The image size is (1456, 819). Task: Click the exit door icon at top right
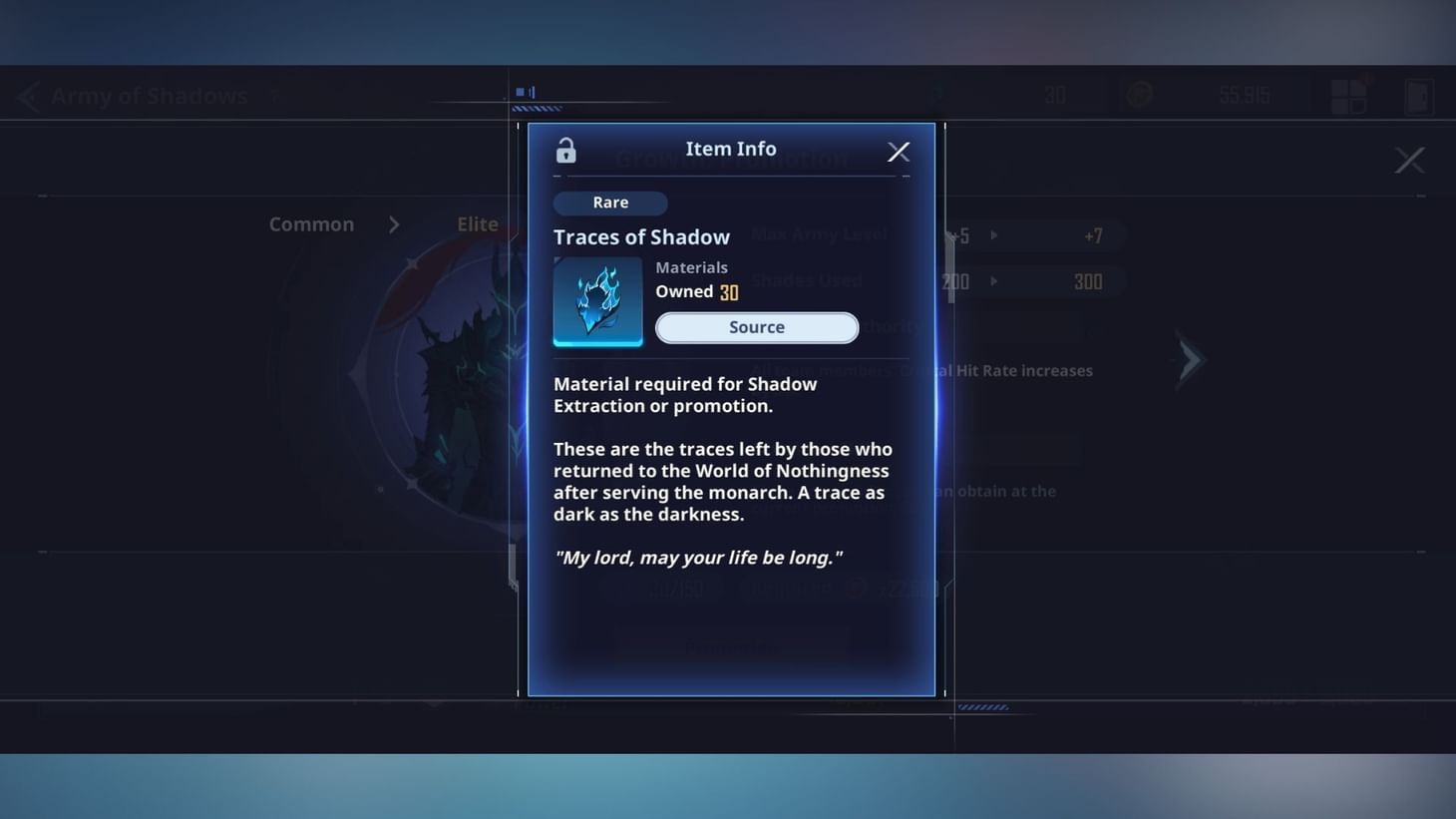(1417, 95)
